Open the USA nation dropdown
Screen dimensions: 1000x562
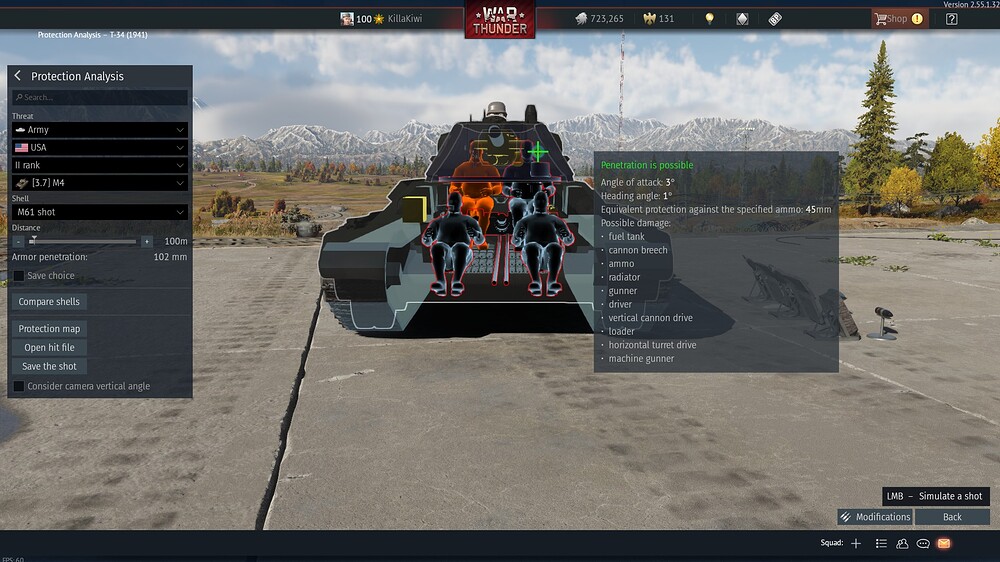pyautogui.click(x=100, y=147)
